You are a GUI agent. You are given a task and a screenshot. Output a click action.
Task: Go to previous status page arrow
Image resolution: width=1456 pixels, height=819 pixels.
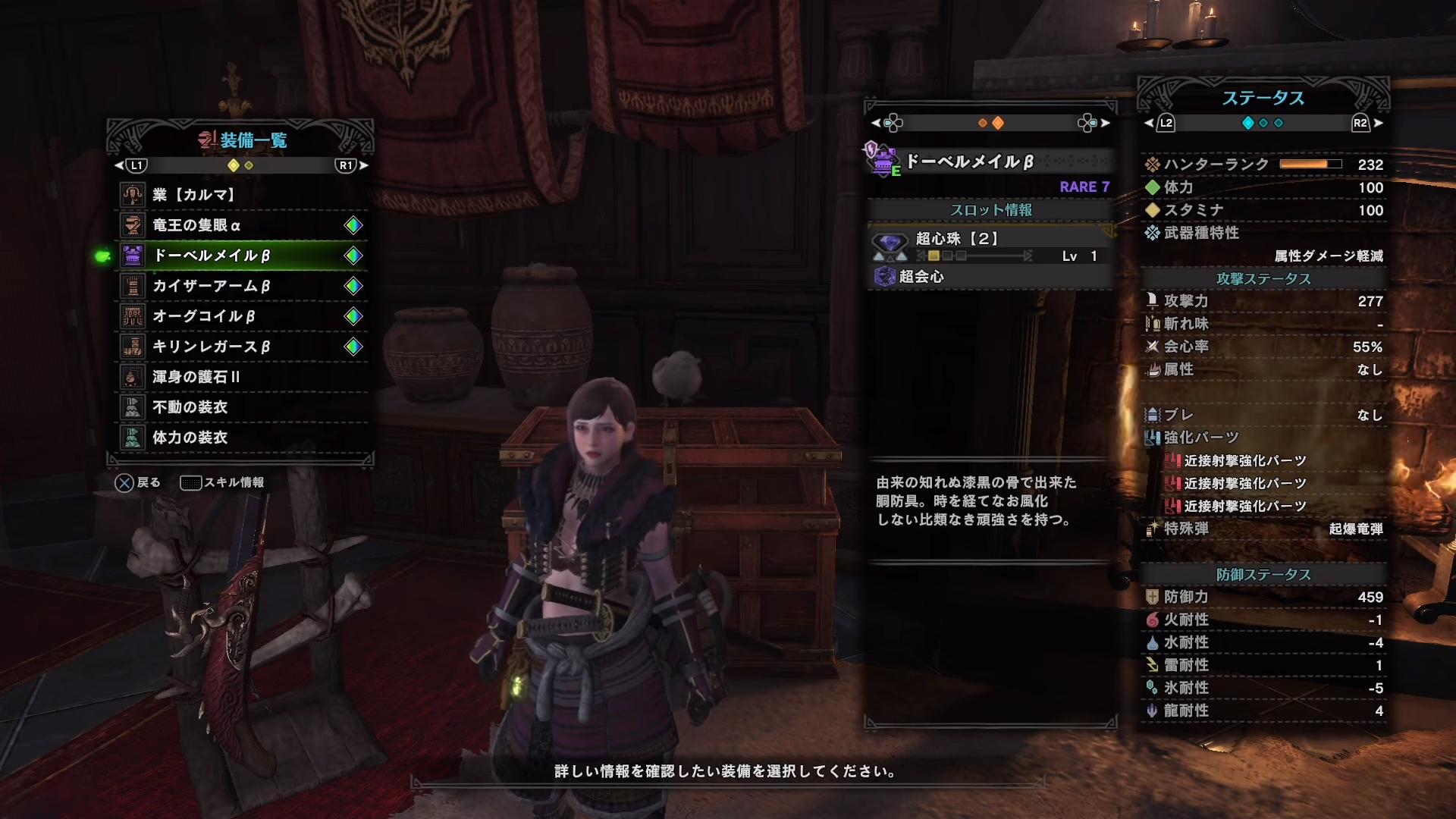[1149, 123]
